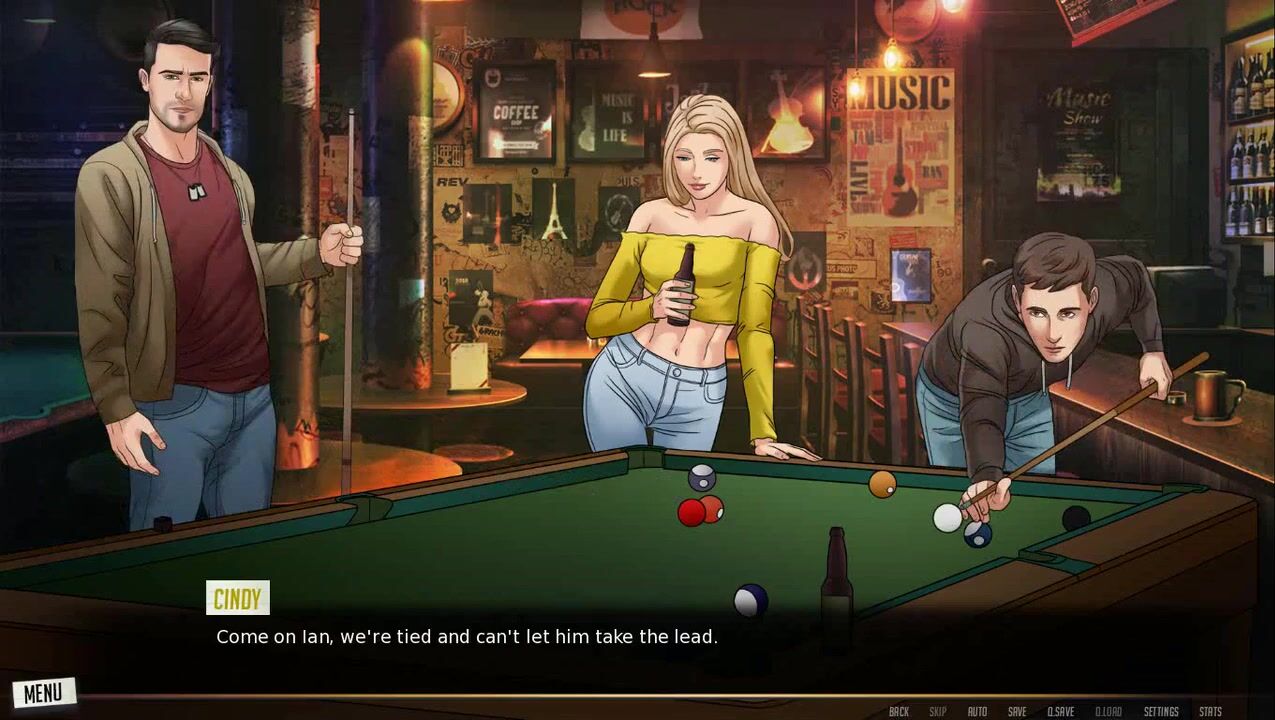Show the STATS screen
Screen dimensions: 1275x720
(1210, 712)
